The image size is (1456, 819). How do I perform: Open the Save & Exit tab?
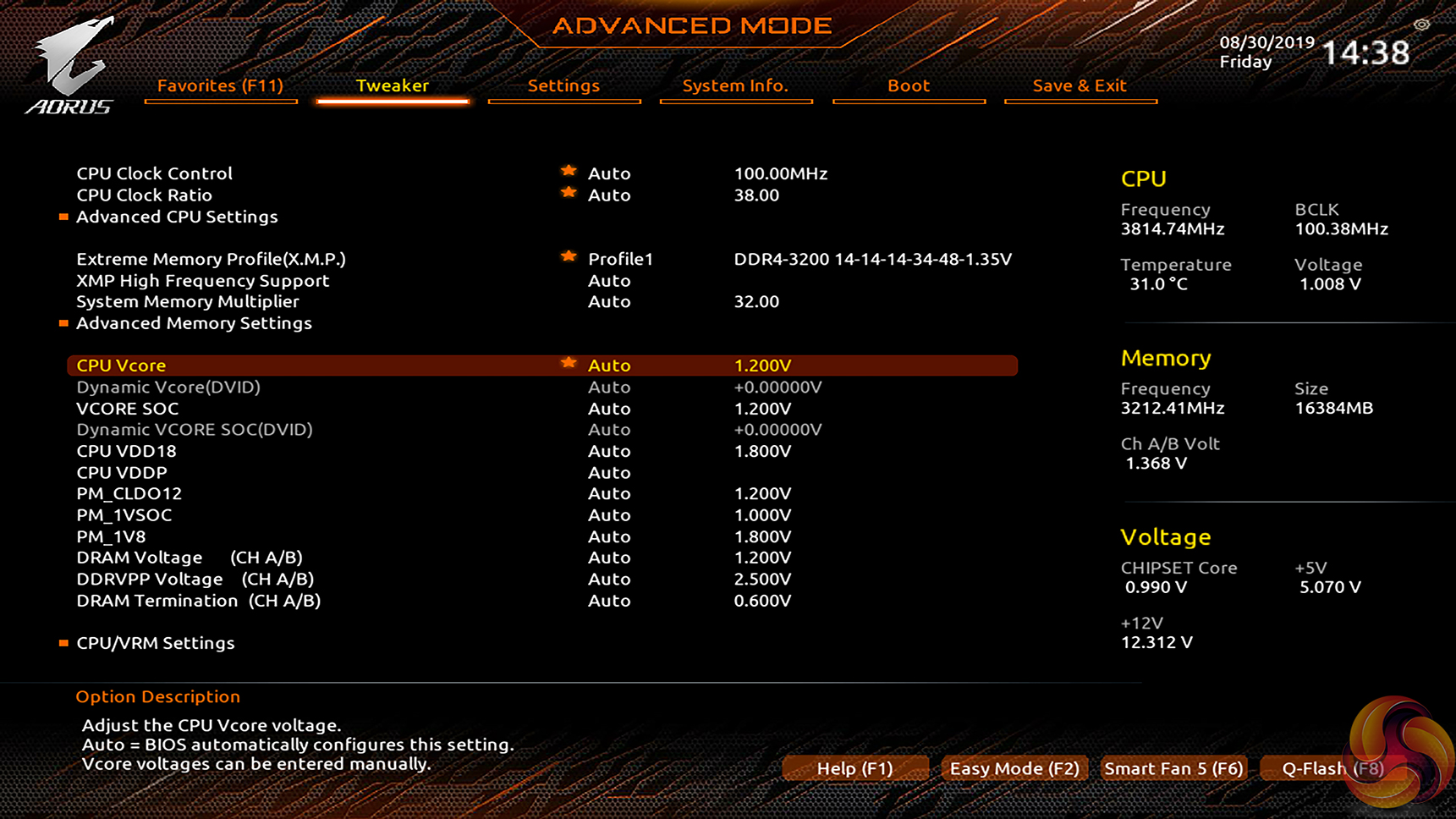pyautogui.click(x=1080, y=85)
